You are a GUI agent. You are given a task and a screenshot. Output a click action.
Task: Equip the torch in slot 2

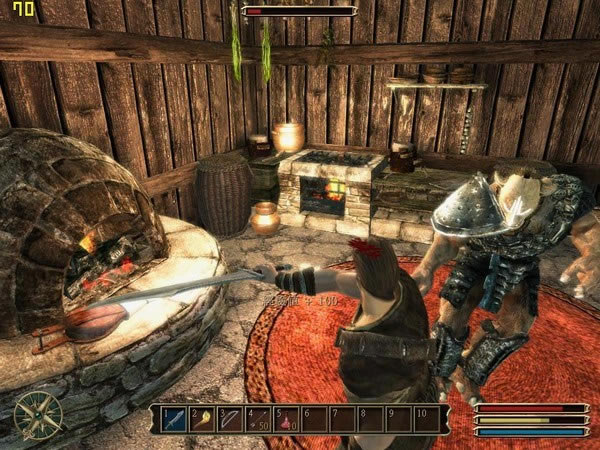pos(203,418)
